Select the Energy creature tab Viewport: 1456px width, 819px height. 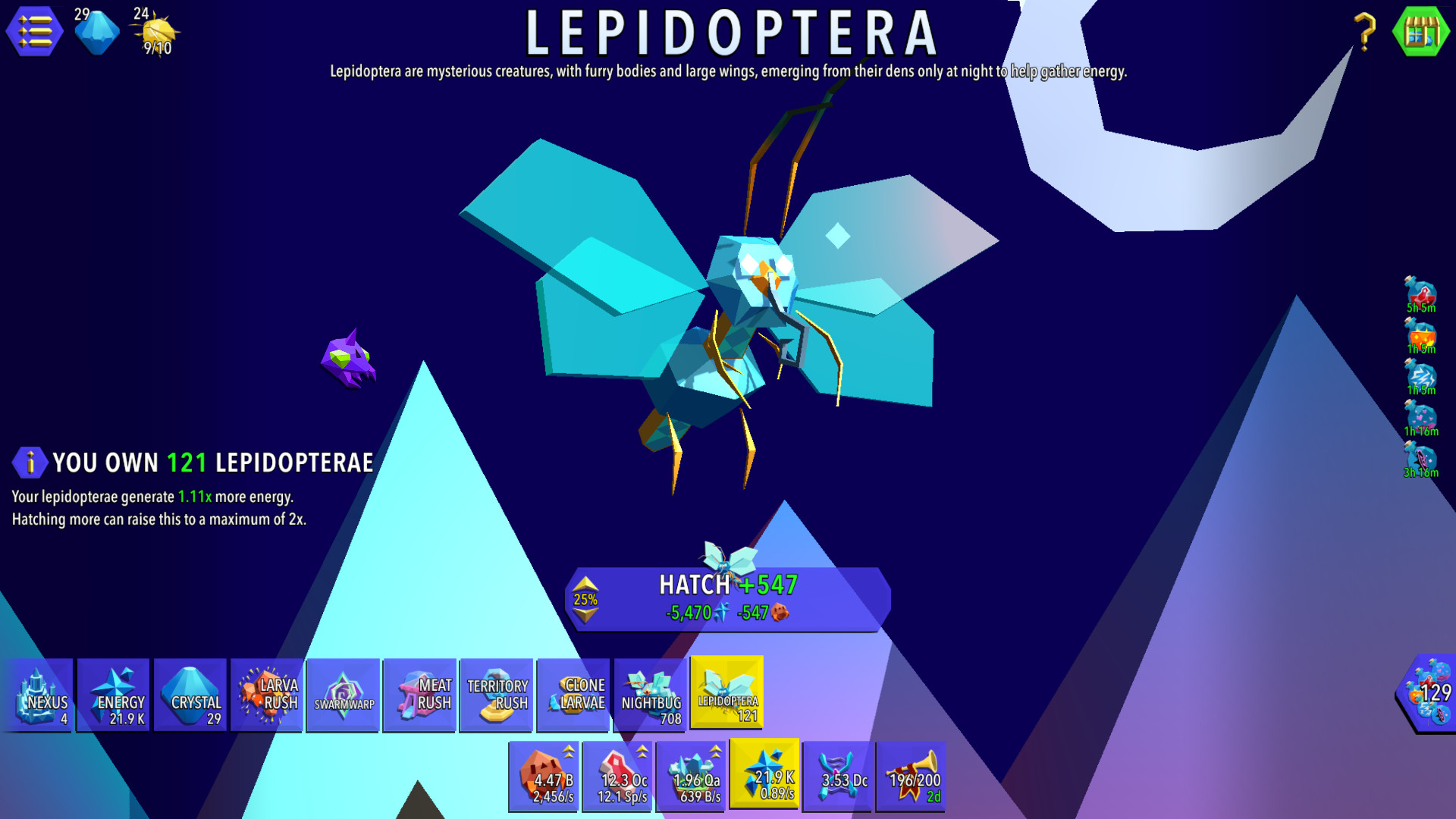(114, 694)
